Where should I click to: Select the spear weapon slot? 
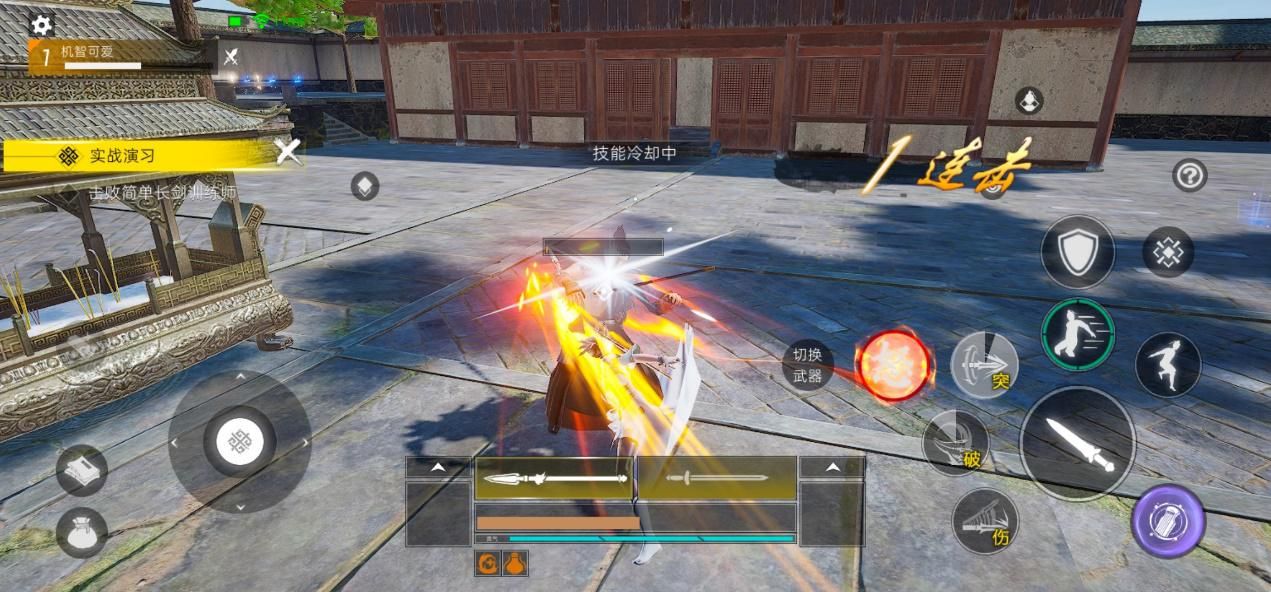(554, 478)
